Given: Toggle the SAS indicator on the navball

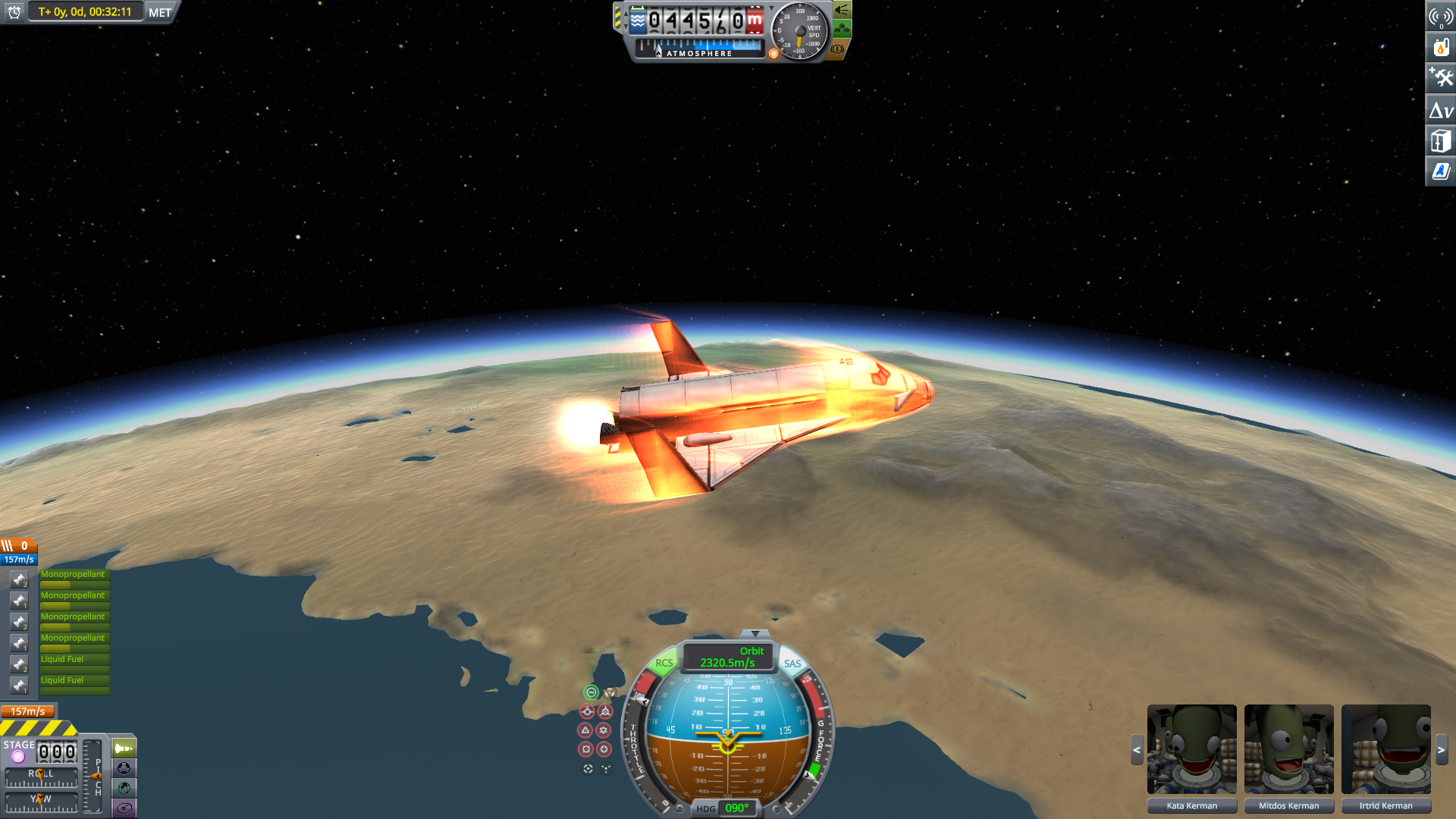Looking at the screenshot, I should pyautogui.click(x=792, y=664).
